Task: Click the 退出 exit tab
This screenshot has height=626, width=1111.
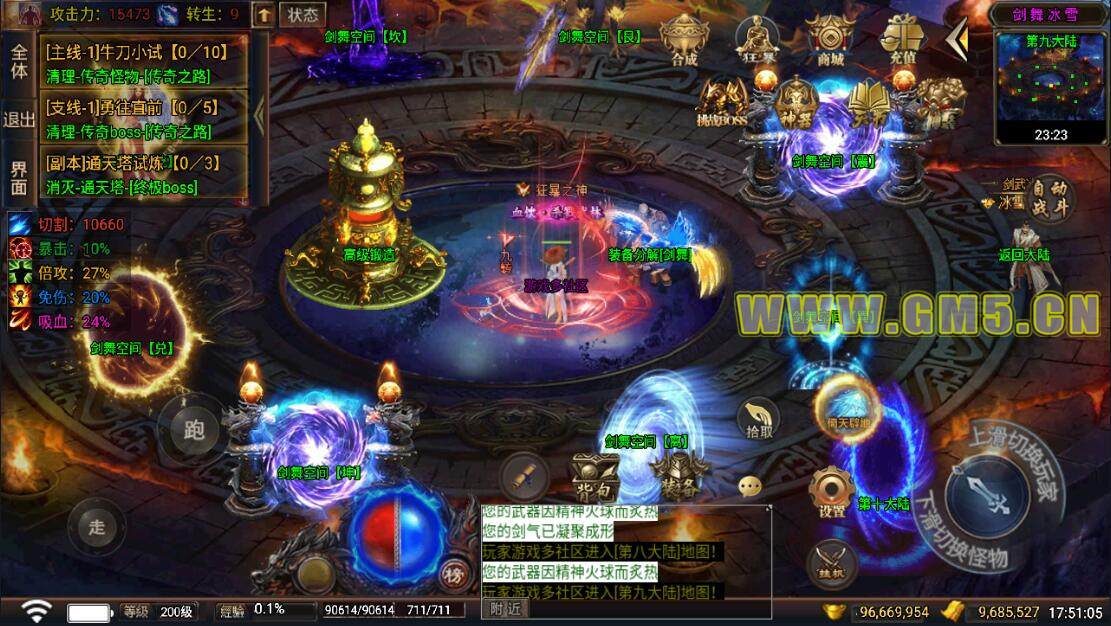Action: [x=19, y=119]
